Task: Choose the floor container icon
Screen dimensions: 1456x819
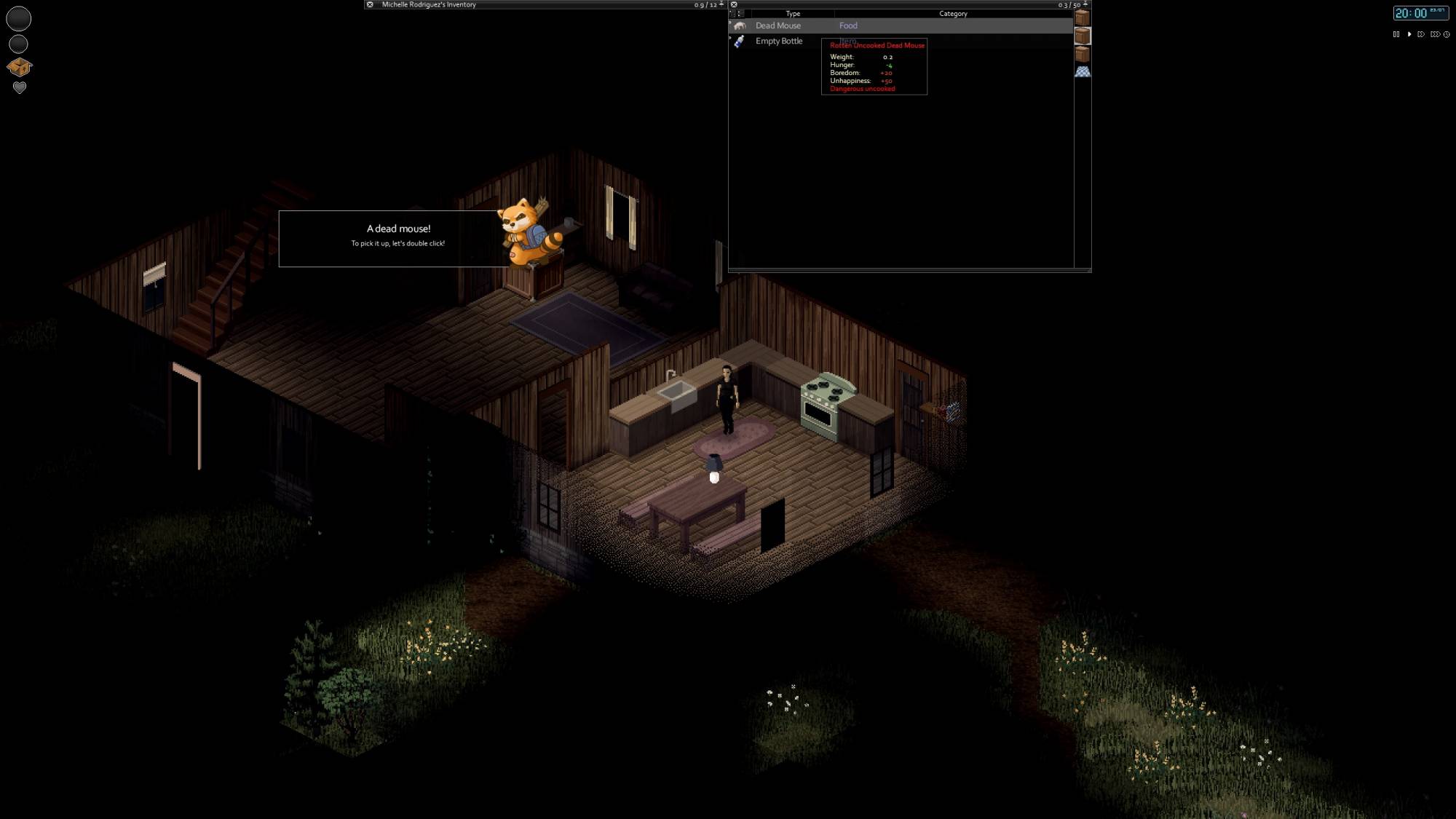Action: (x=1083, y=71)
